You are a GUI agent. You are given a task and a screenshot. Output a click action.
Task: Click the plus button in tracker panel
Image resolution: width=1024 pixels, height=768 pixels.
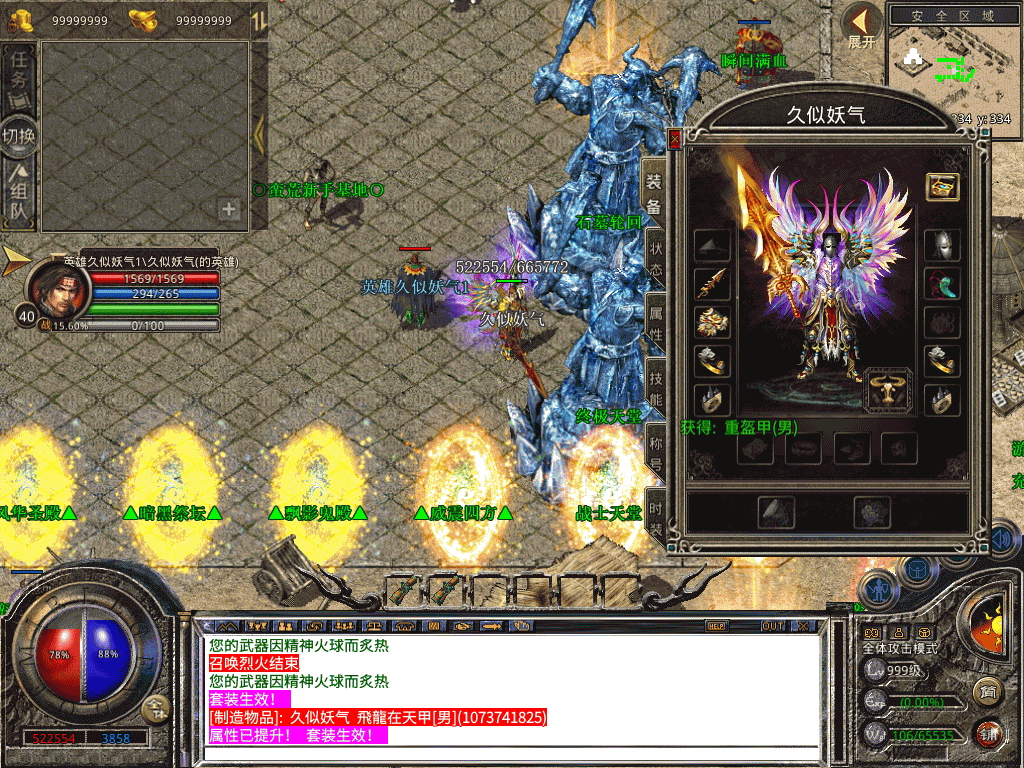coord(229,209)
